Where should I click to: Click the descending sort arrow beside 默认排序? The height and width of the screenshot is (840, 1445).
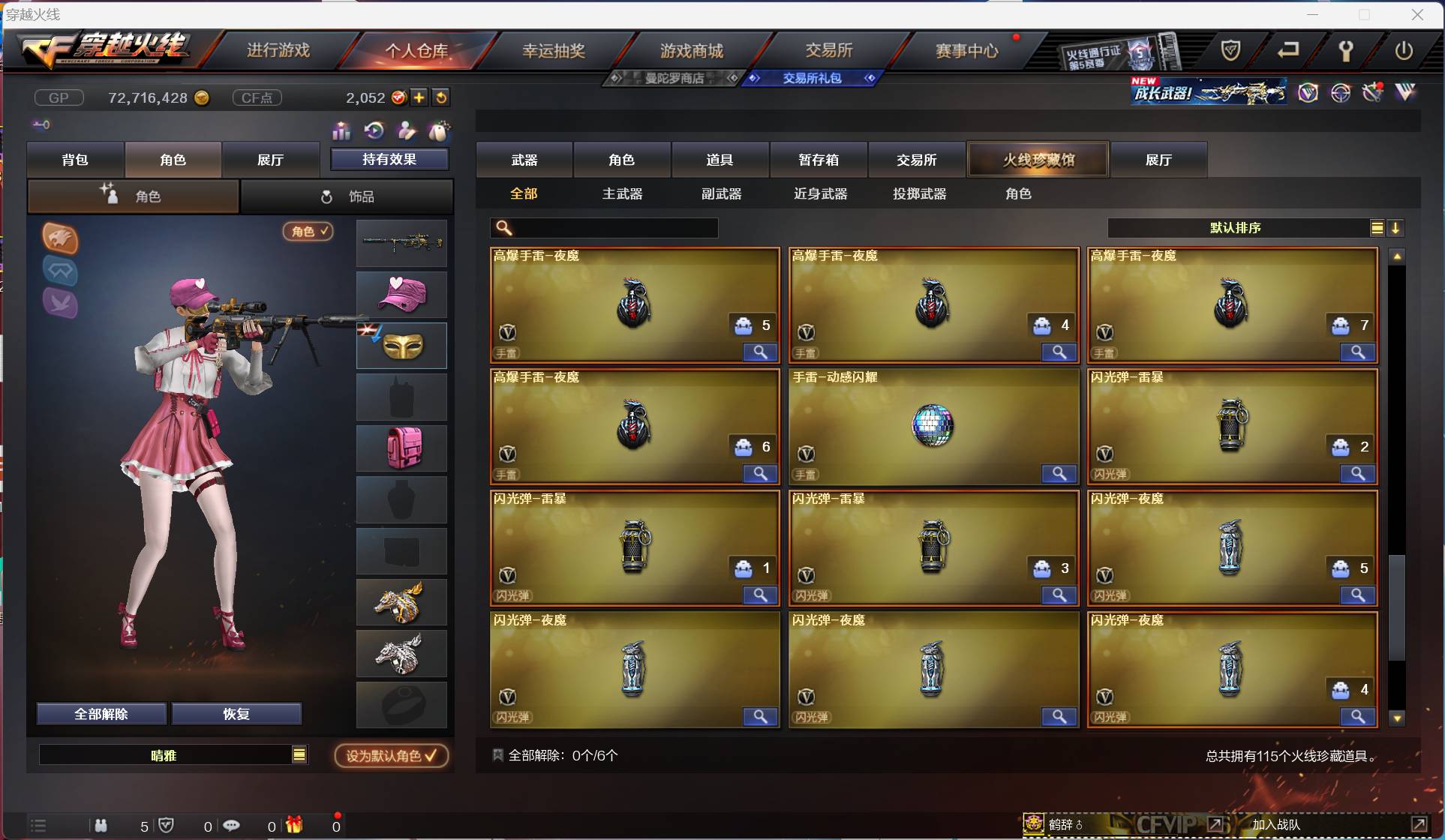tap(1396, 228)
